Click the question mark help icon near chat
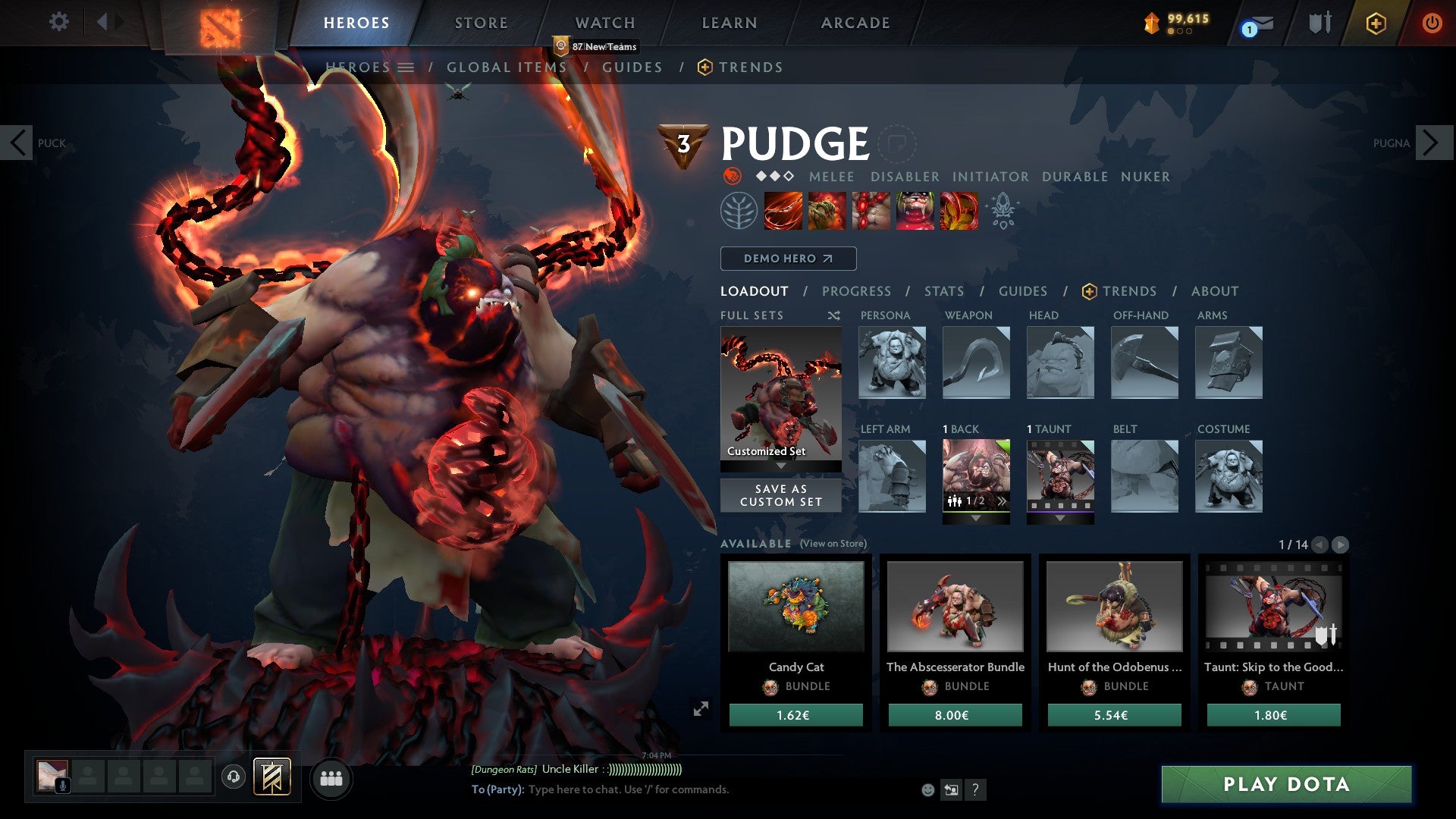 click(975, 789)
